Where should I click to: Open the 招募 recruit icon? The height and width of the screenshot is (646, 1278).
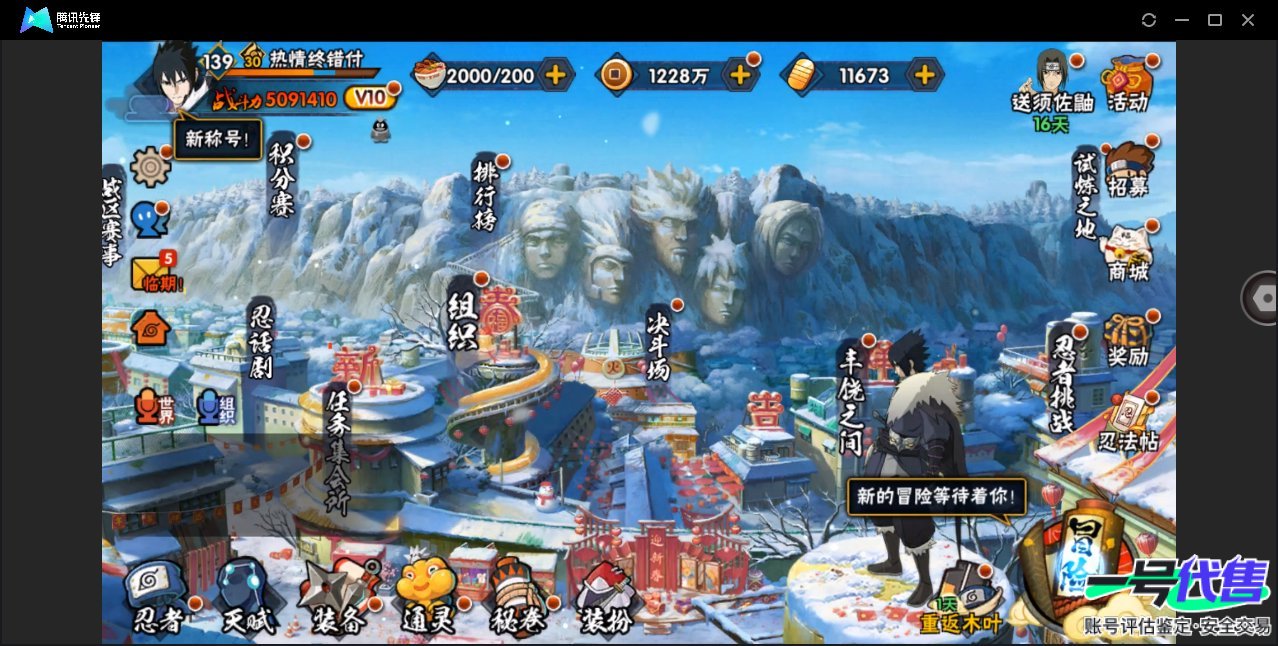click(x=1129, y=170)
